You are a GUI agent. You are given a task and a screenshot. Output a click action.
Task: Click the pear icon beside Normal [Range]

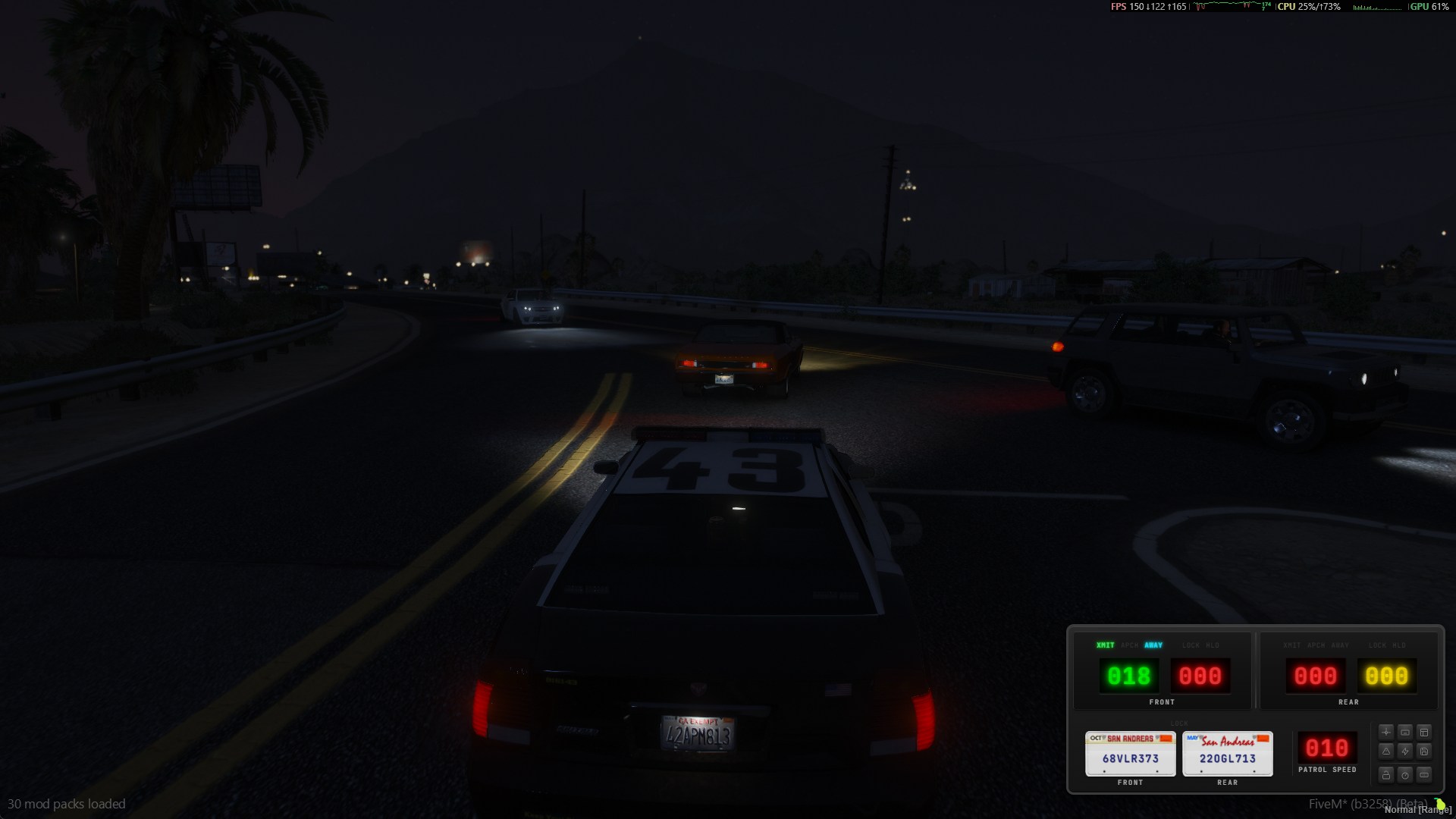click(x=1439, y=805)
